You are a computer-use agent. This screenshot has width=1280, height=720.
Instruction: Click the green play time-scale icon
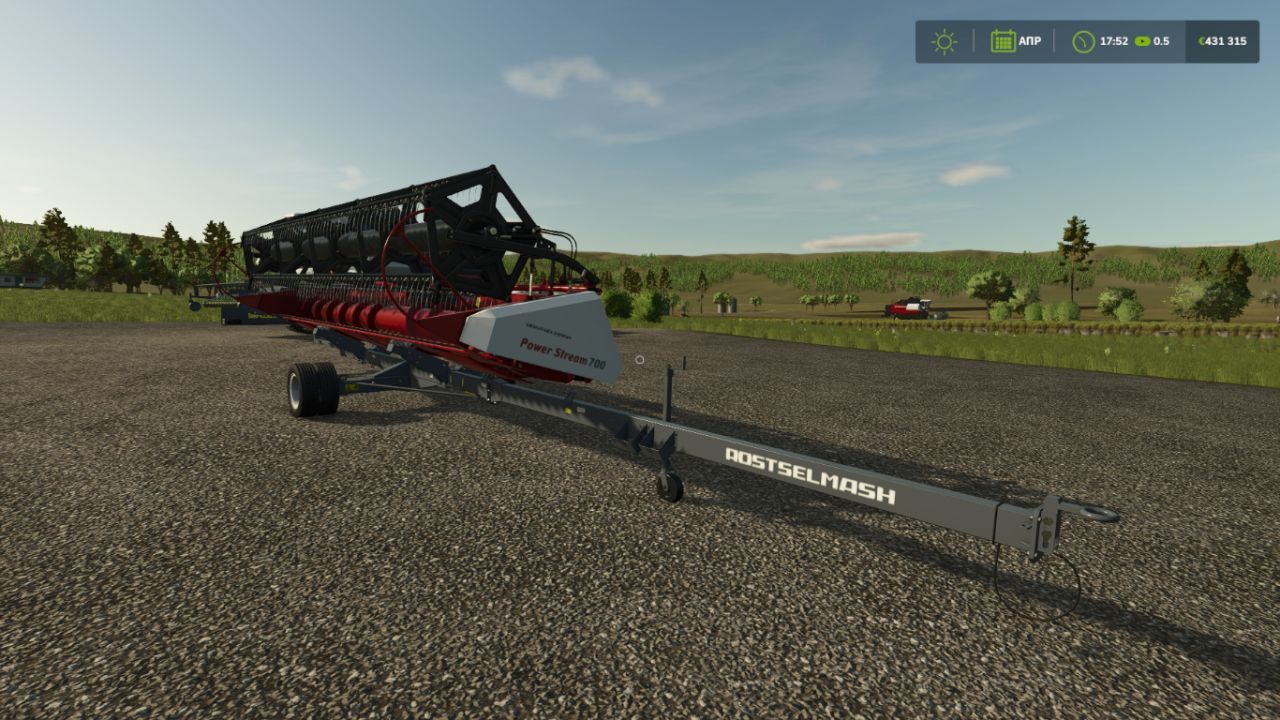(1141, 42)
